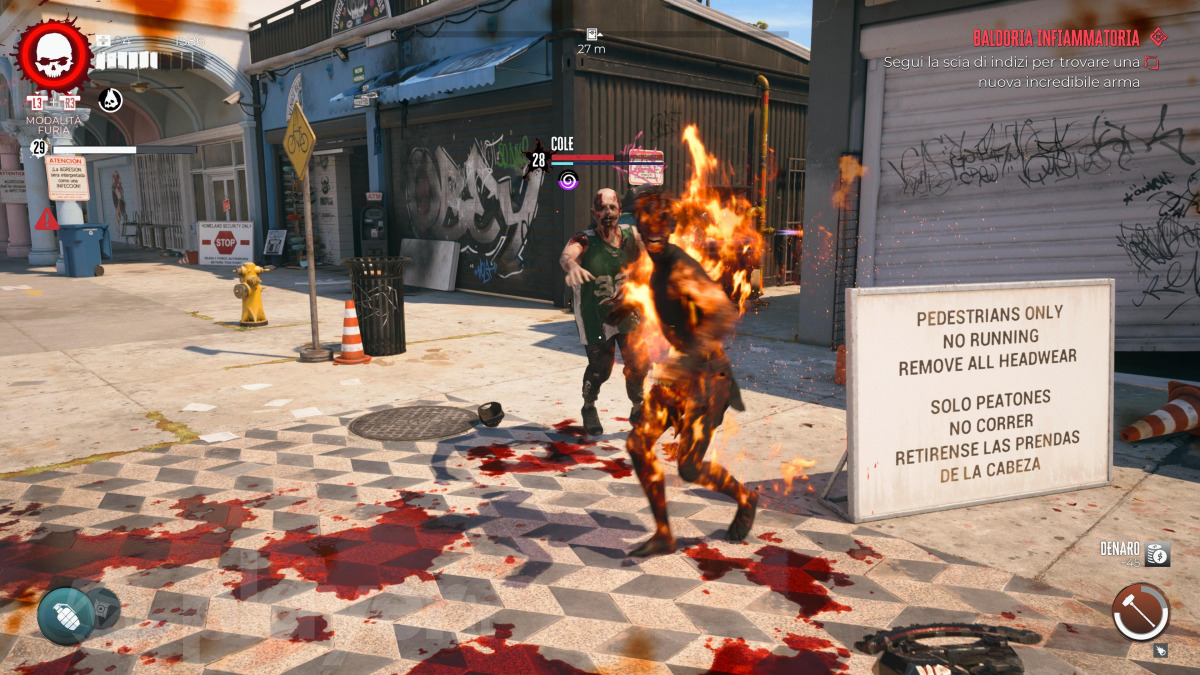Switch to the secondary curveball behind the grenade
1200x675 pixels.
coord(104,606)
